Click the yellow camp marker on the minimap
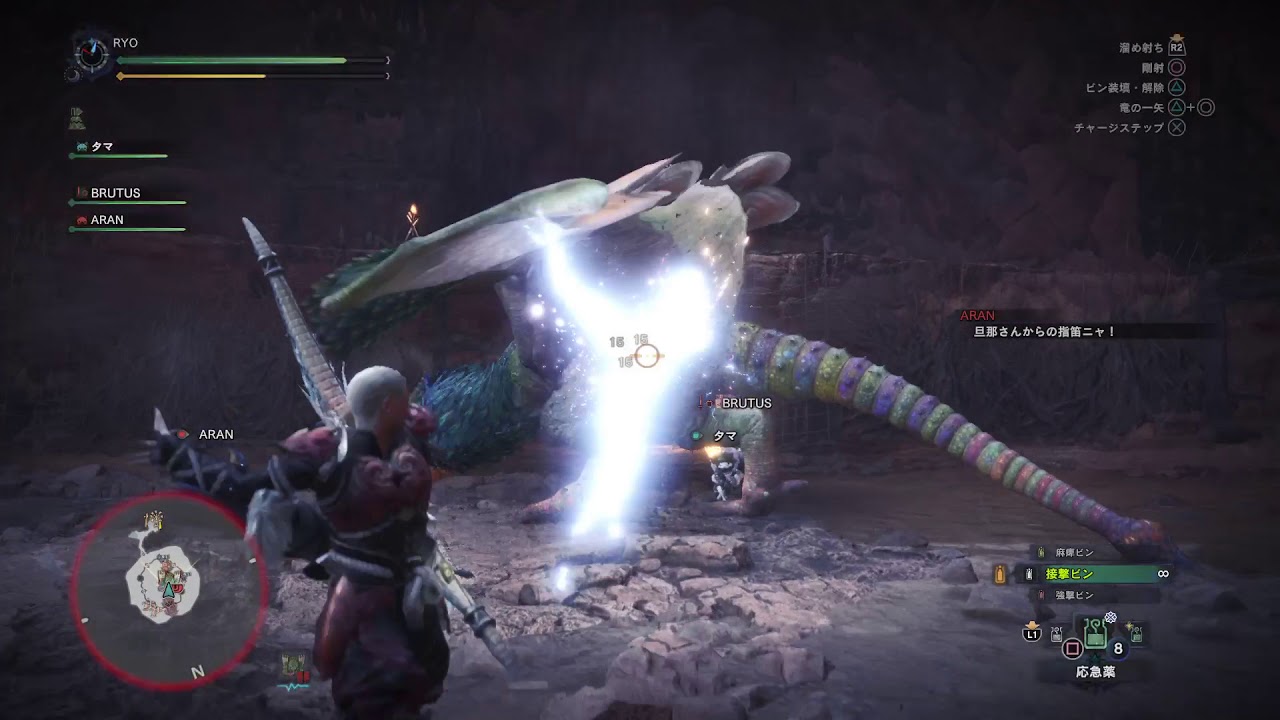 [155, 521]
